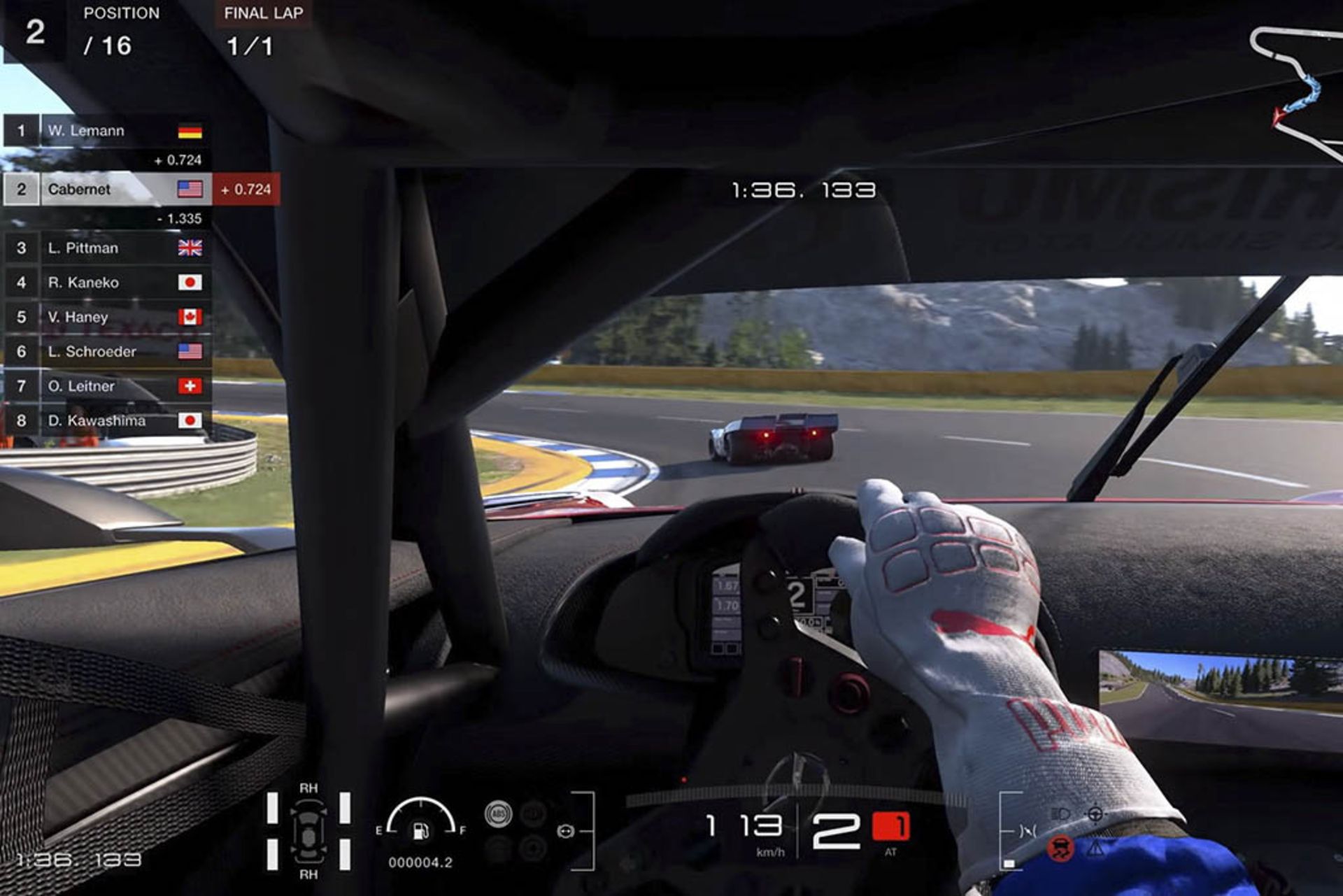Toggle the headlight indicator icon
Screen dimensions: 1343x896
[x=1060, y=813]
